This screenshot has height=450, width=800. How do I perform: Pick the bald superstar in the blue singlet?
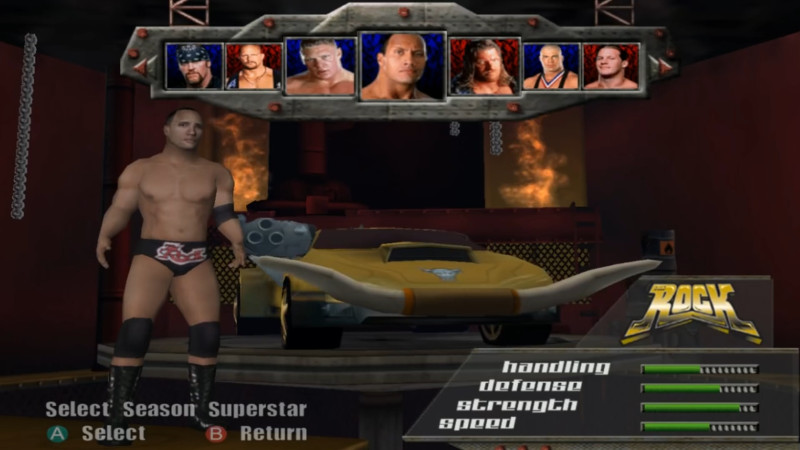pyautogui.click(x=550, y=66)
